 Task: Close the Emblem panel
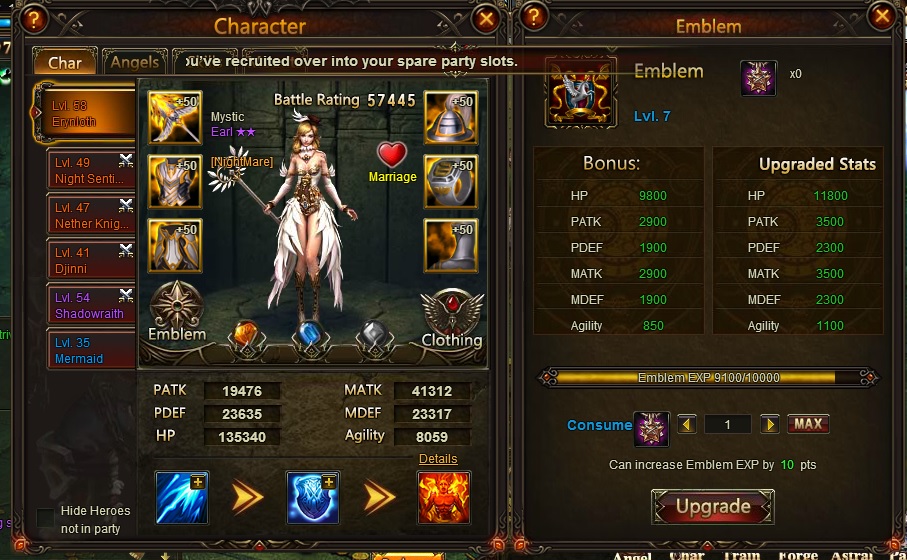click(881, 17)
